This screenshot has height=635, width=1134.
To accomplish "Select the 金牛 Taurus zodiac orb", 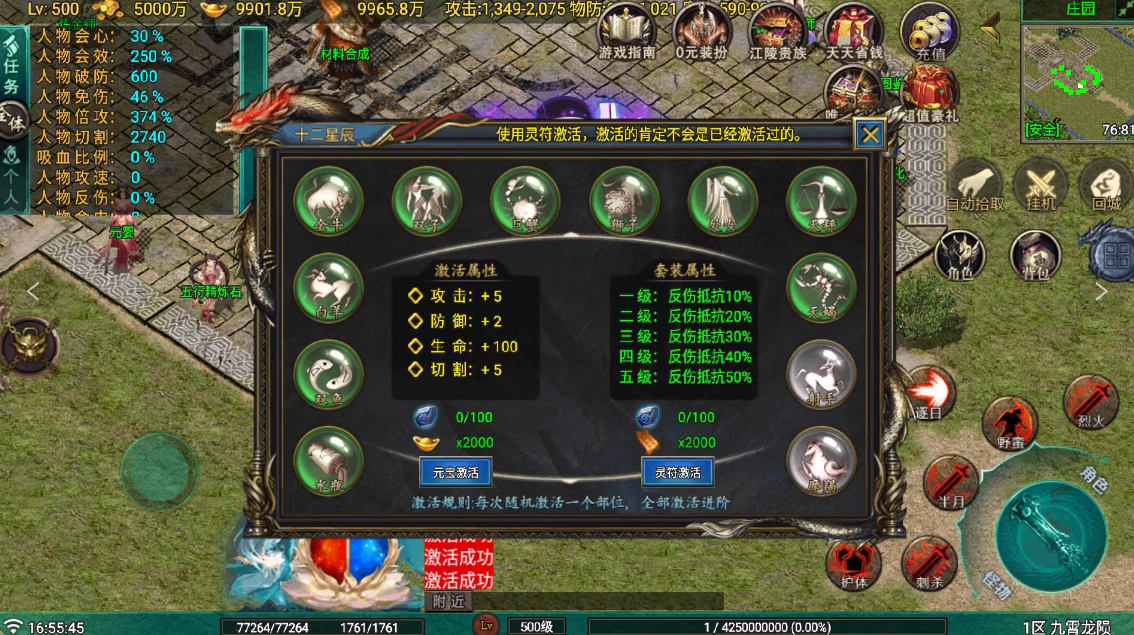I will (328, 200).
